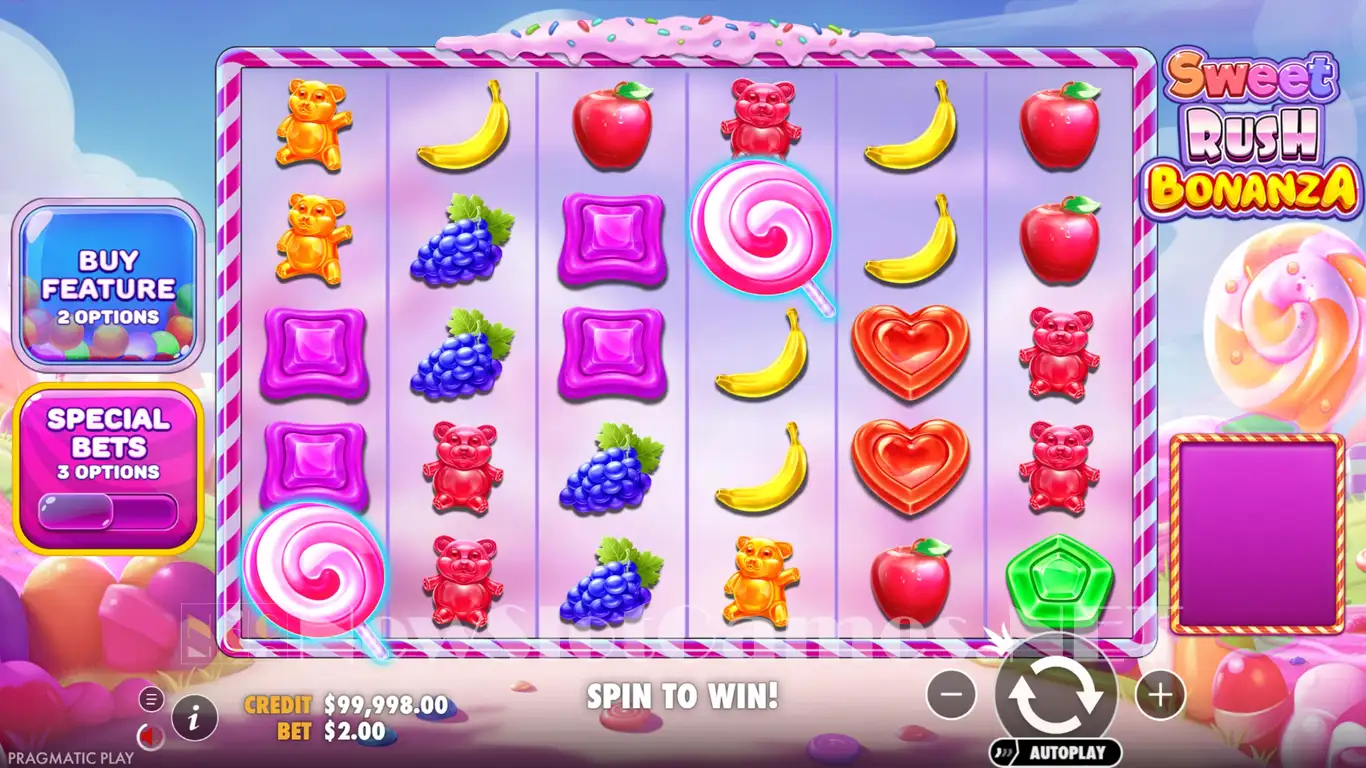Image resolution: width=1366 pixels, height=768 pixels.
Task: Open the Special Bets options
Action: pos(108,440)
